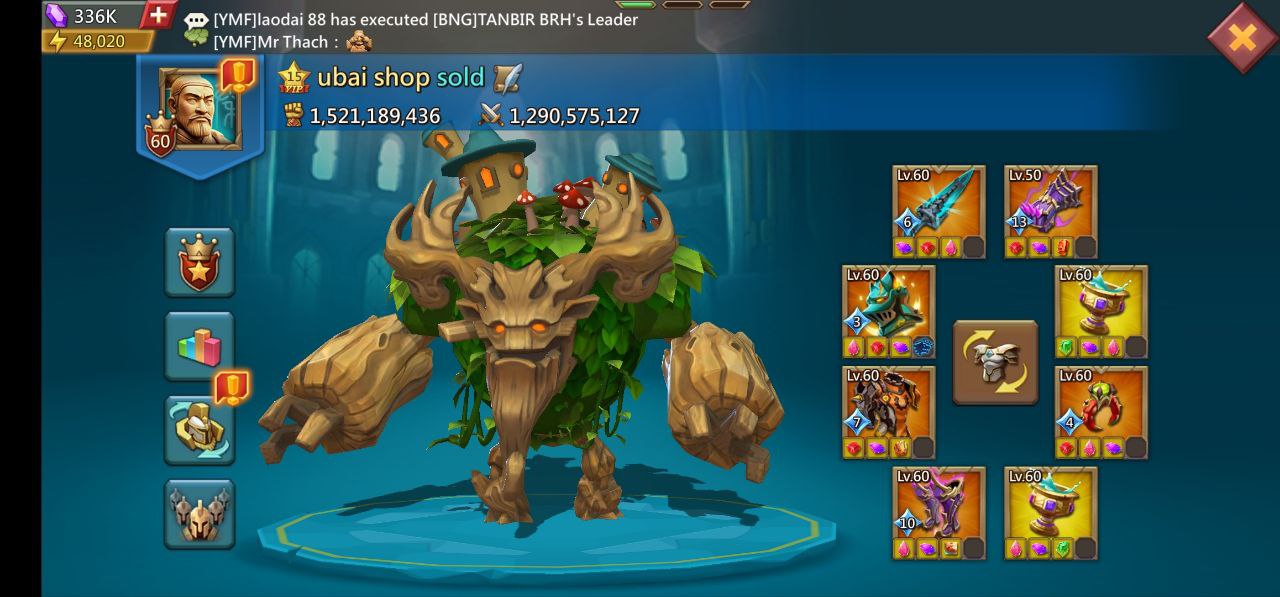
Task: Open the 48,020 energy counter
Action: coord(97,41)
